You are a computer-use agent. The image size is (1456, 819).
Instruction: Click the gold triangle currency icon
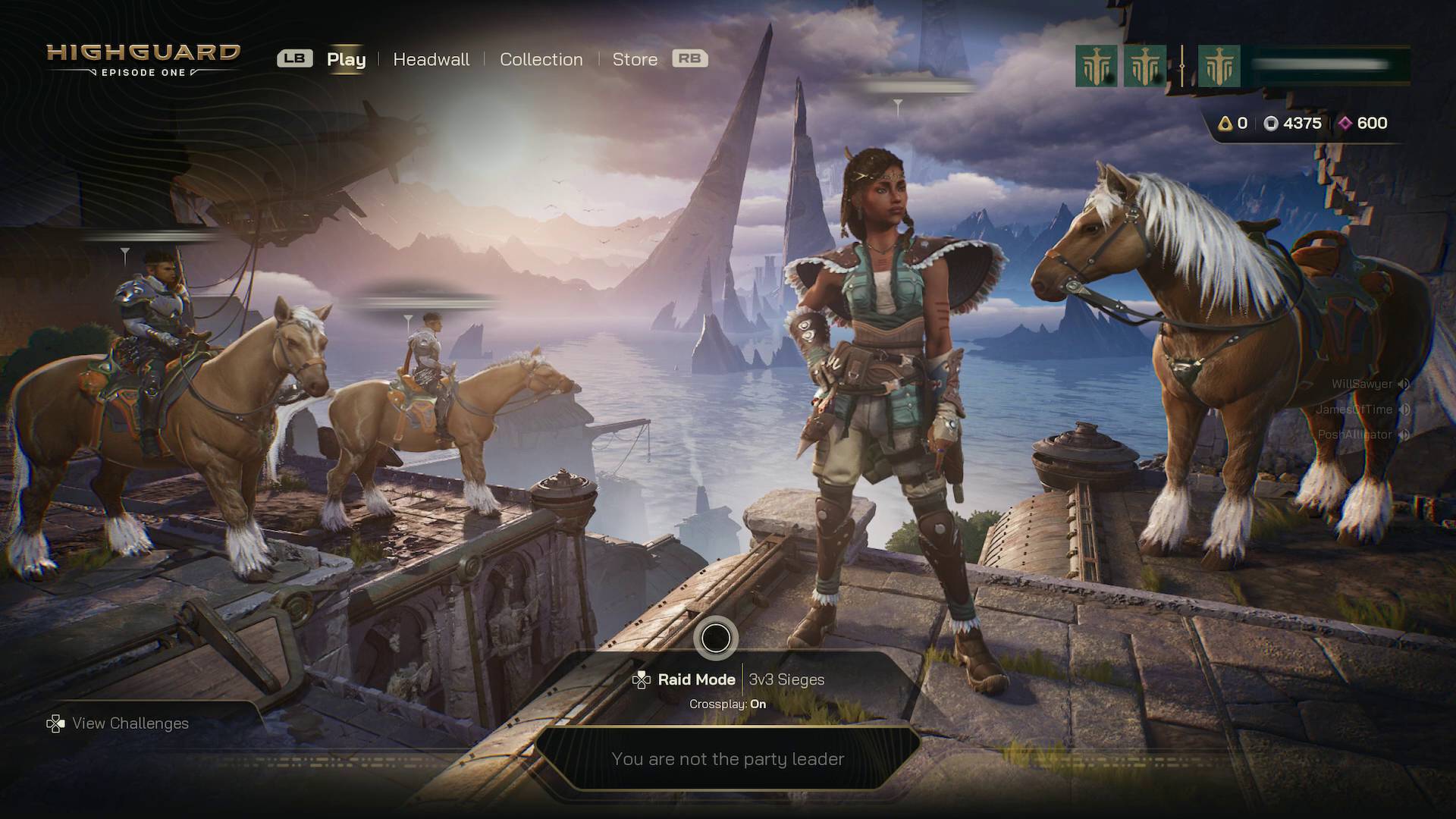pyautogui.click(x=1226, y=124)
